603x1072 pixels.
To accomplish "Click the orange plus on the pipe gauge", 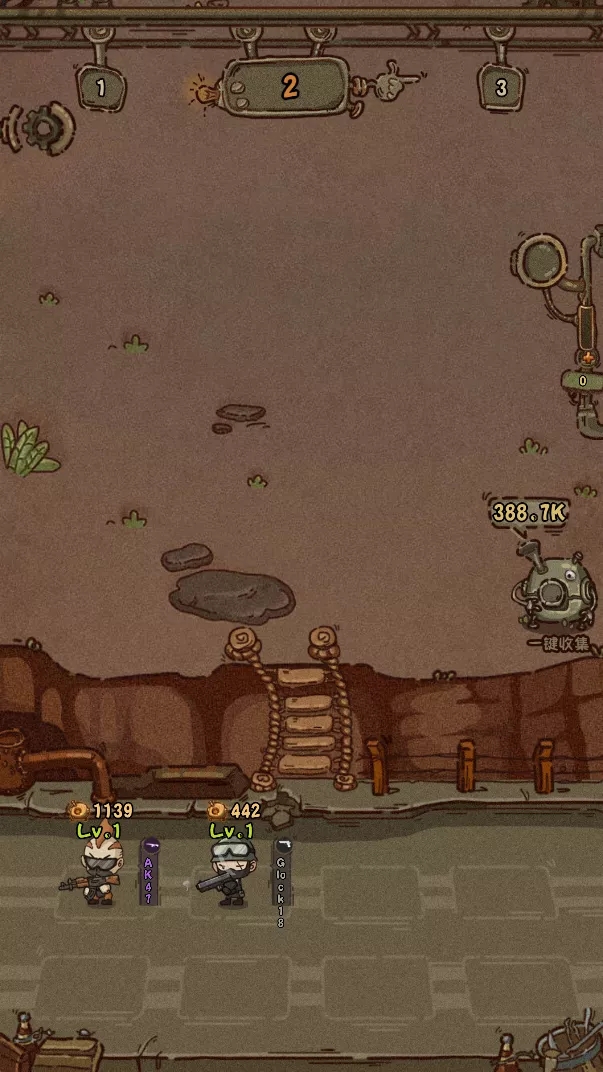I will coord(587,357).
